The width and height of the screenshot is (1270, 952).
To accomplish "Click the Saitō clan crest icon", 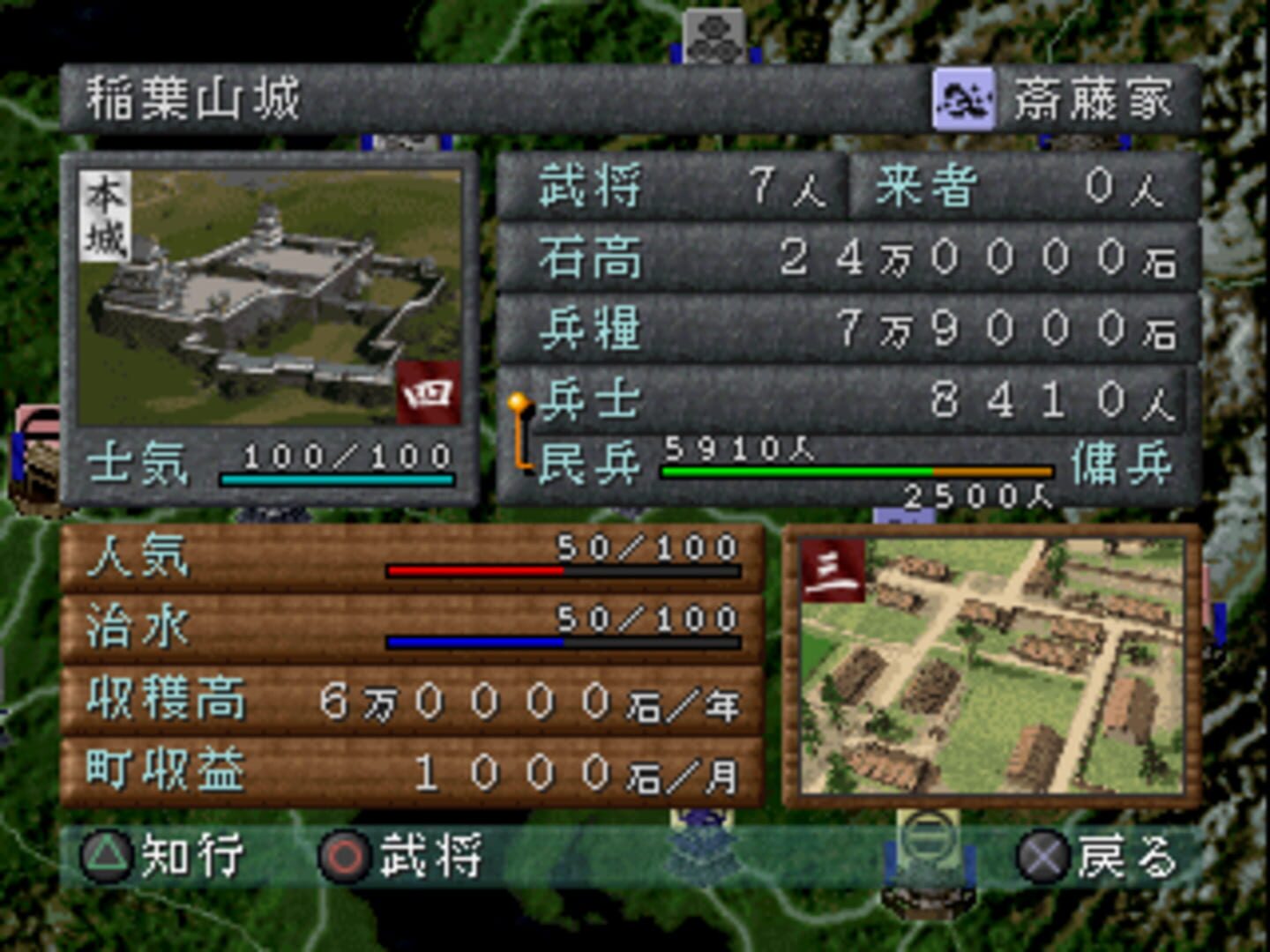I will tap(966, 100).
